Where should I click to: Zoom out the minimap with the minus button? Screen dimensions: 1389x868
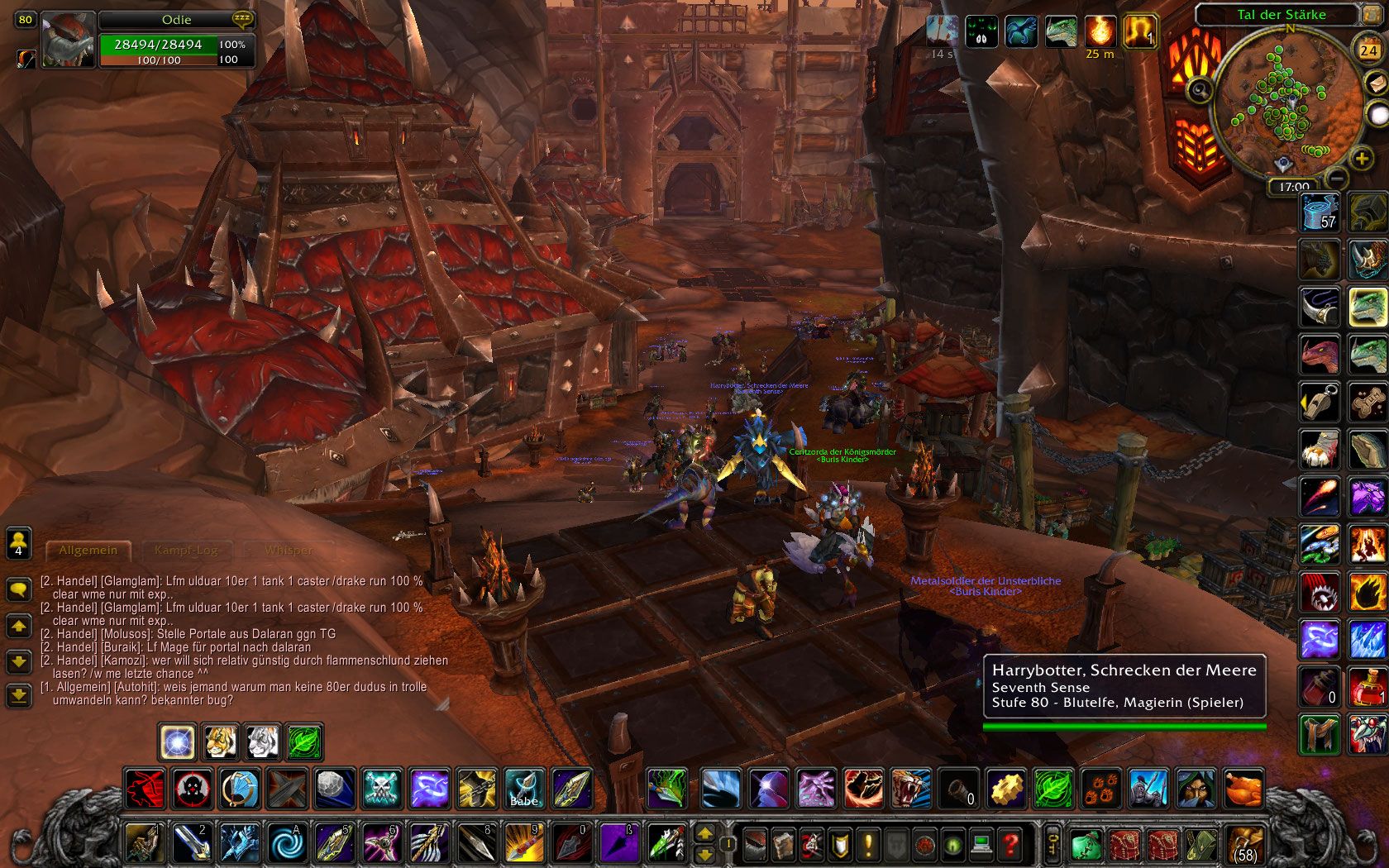tap(1336, 177)
